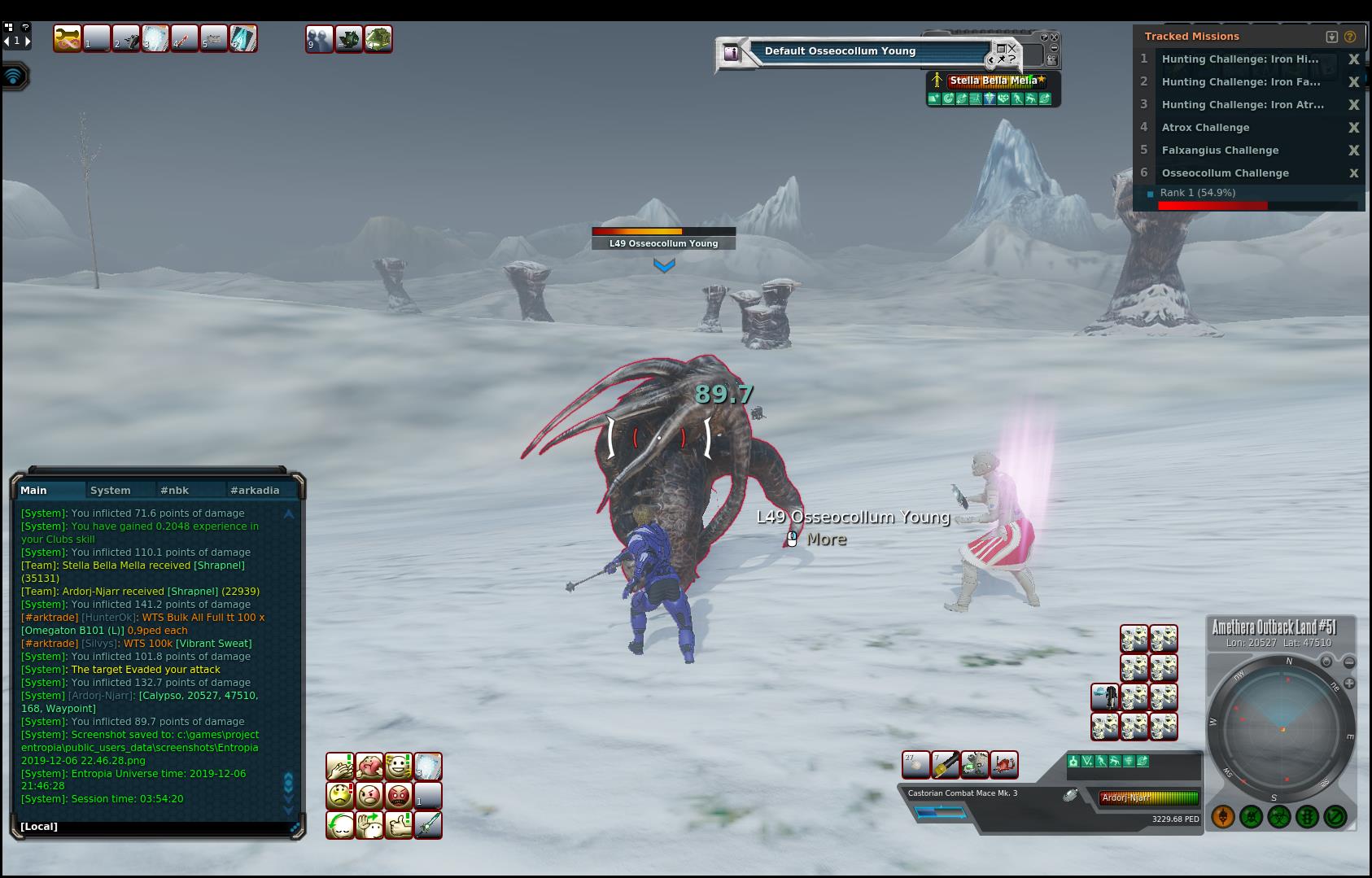Collapse the Tracked Missions panel
The height and width of the screenshot is (878, 1372).
click(1332, 37)
